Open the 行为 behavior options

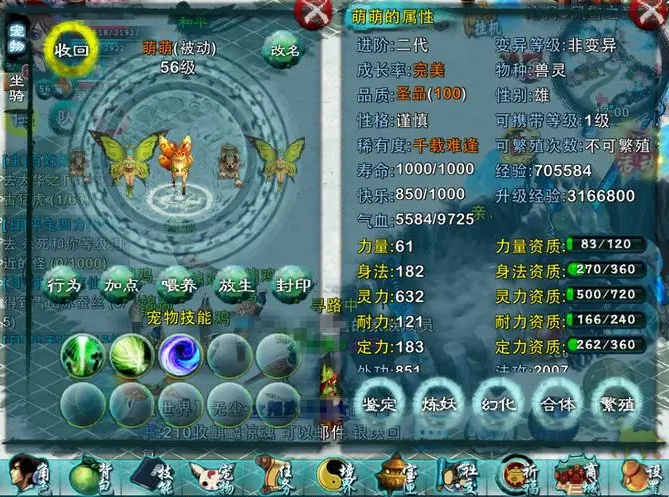[64, 286]
